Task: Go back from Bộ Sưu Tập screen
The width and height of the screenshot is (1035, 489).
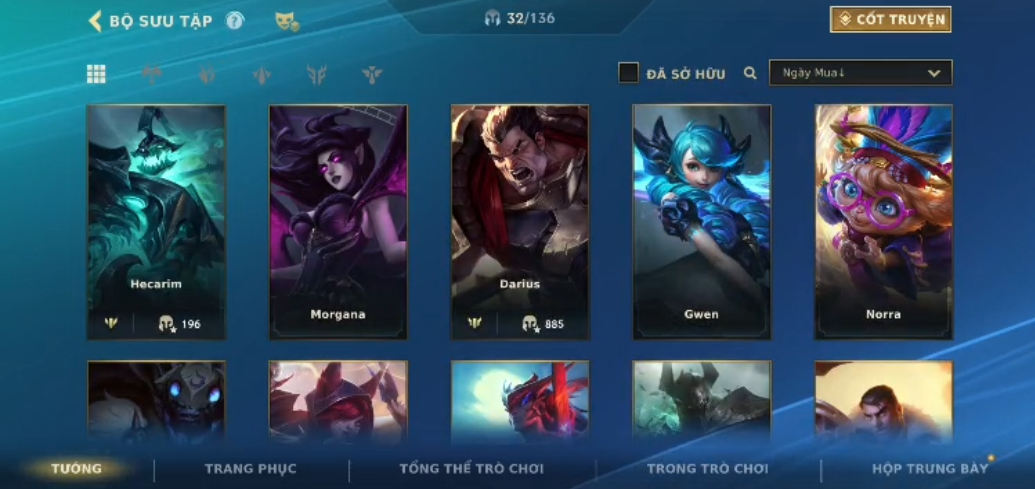Action: (x=96, y=21)
